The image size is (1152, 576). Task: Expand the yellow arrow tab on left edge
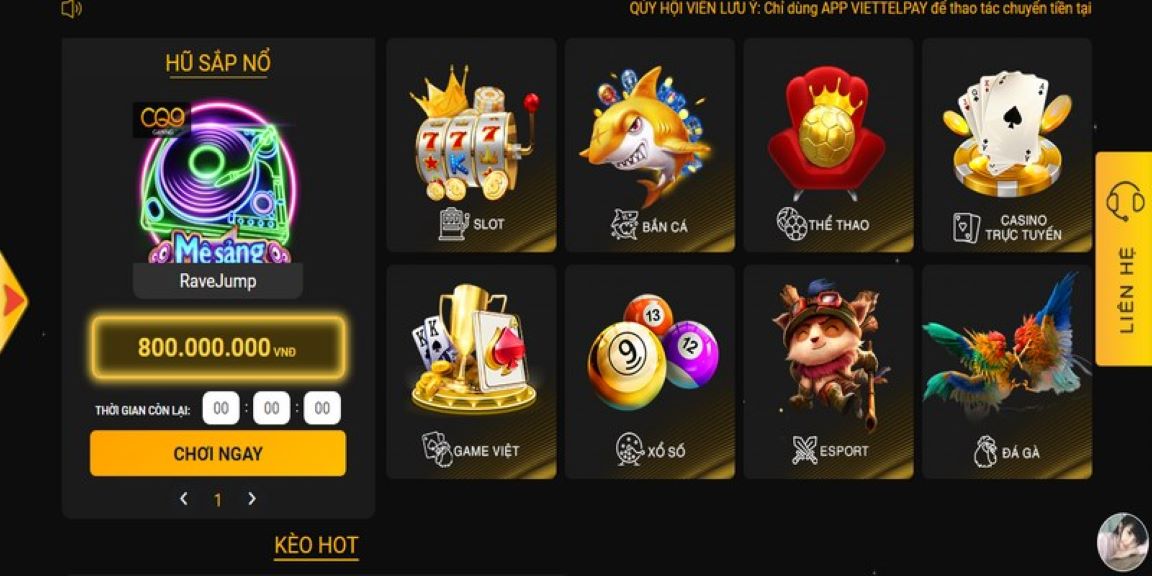12,300
